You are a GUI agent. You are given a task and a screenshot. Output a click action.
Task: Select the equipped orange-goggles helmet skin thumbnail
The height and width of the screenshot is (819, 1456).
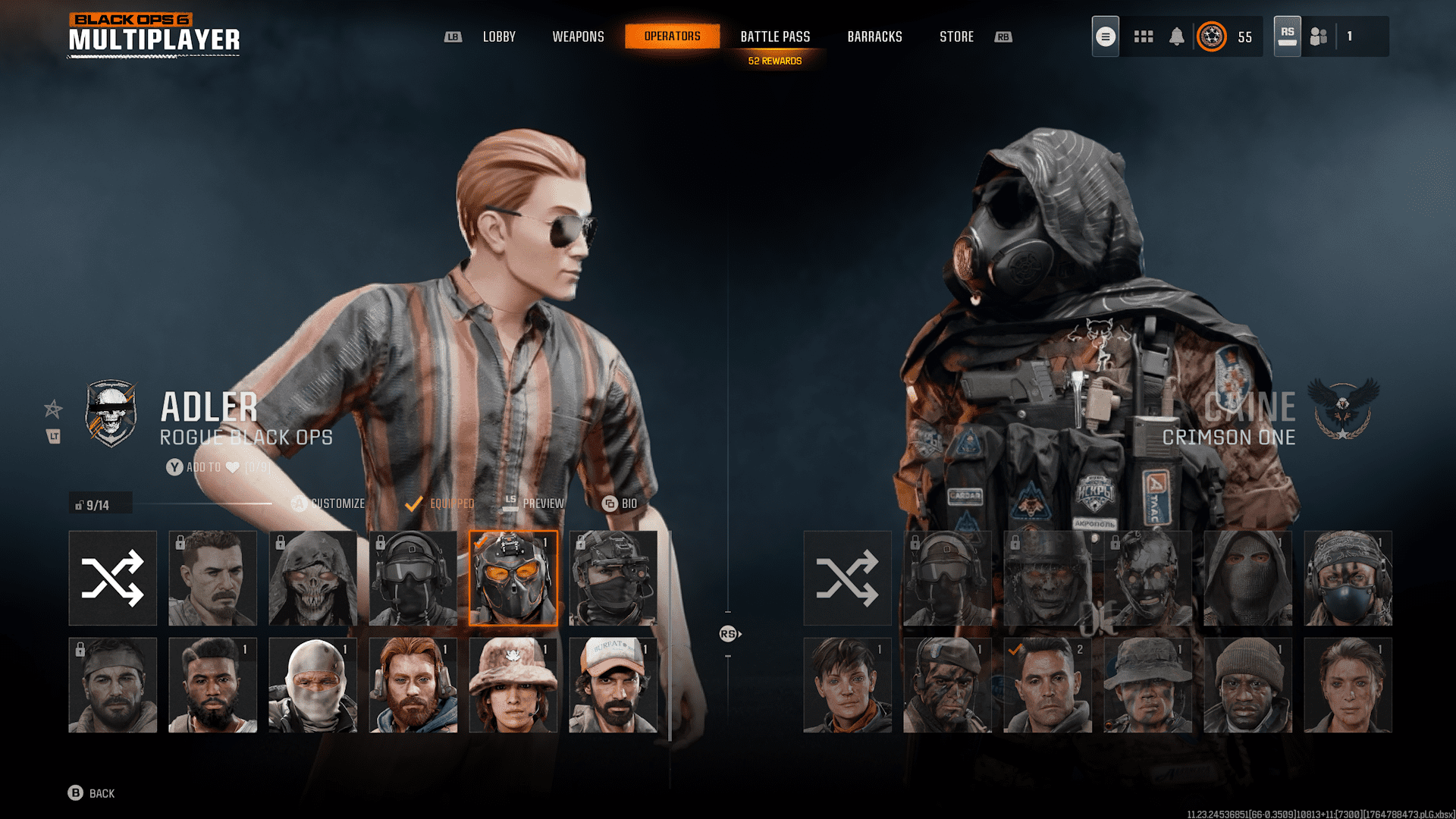pos(513,578)
